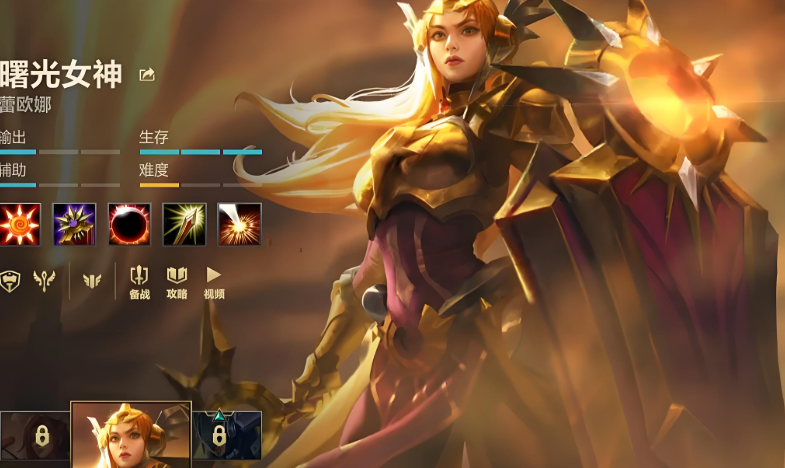Select the golden spiked shield ability icon
Image resolution: width=785 pixels, height=468 pixels.
pos(74,224)
